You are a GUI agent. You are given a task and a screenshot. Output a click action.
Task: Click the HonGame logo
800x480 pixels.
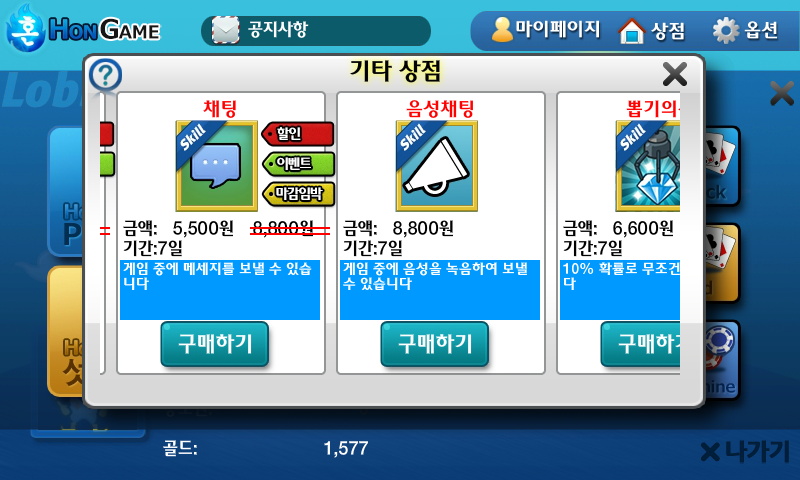coord(84,30)
